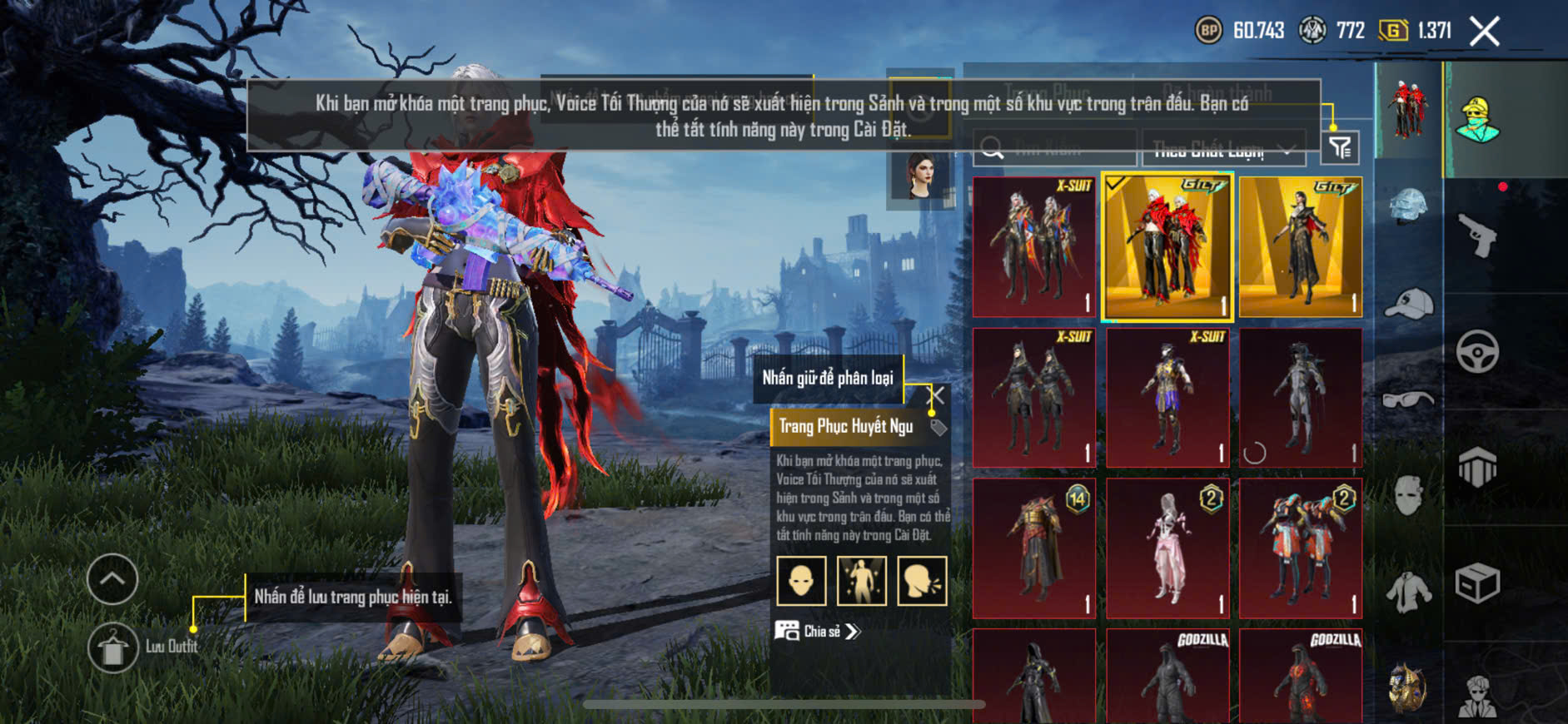Collapse the panel with the up-arrow button
The image size is (1568, 724).
point(112,579)
